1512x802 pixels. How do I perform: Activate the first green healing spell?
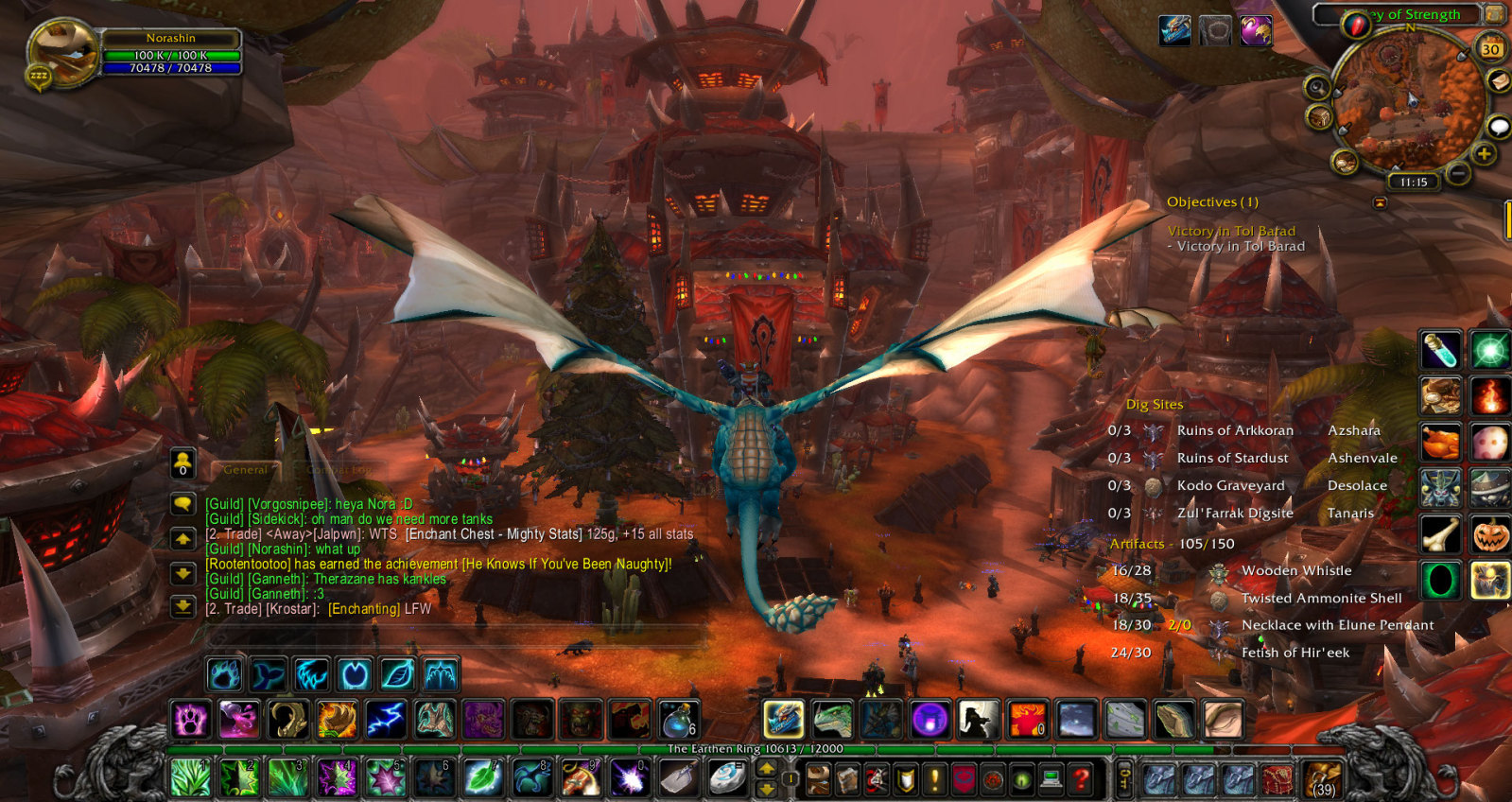(190, 778)
